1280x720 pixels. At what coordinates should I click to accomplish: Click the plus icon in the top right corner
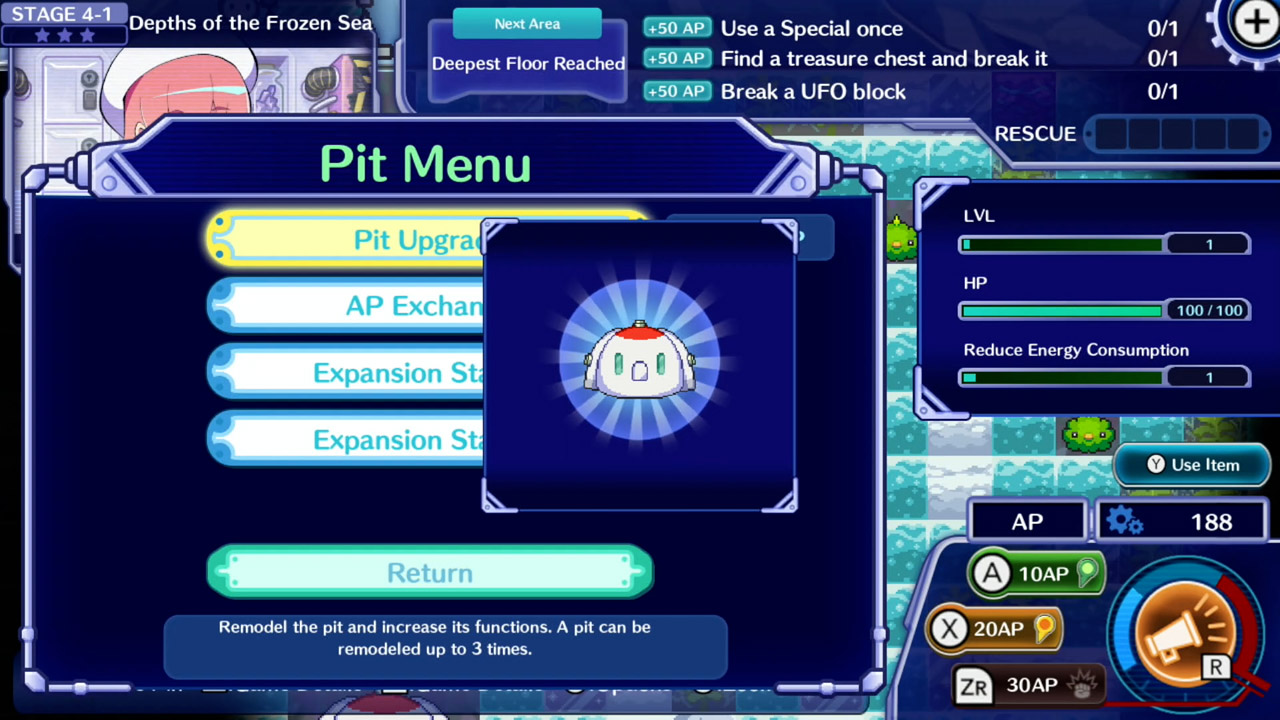coord(1255,22)
